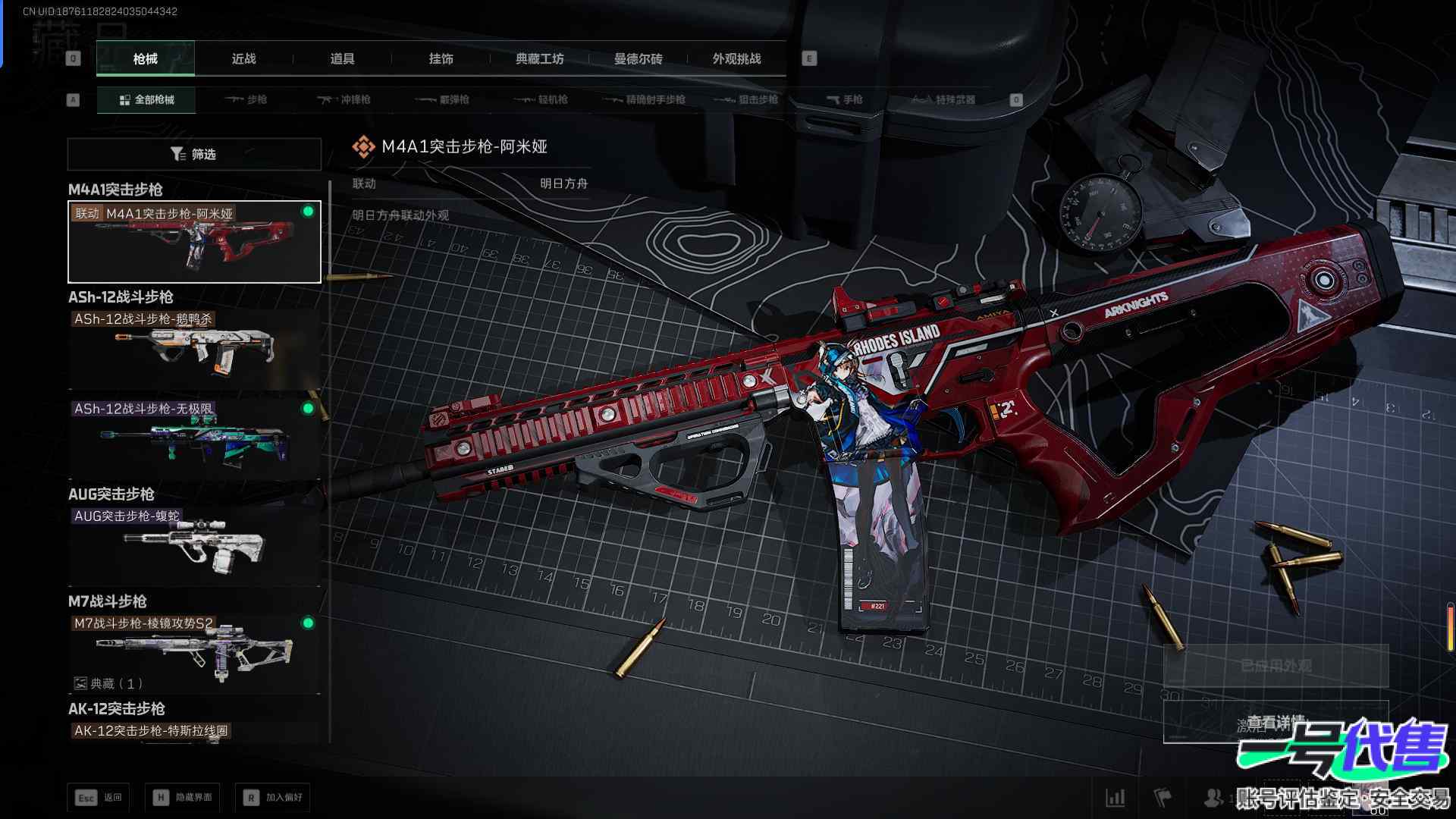The height and width of the screenshot is (819, 1456).
Task: Open the 外观挑战 challenge tab
Action: pyautogui.click(x=736, y=58)
